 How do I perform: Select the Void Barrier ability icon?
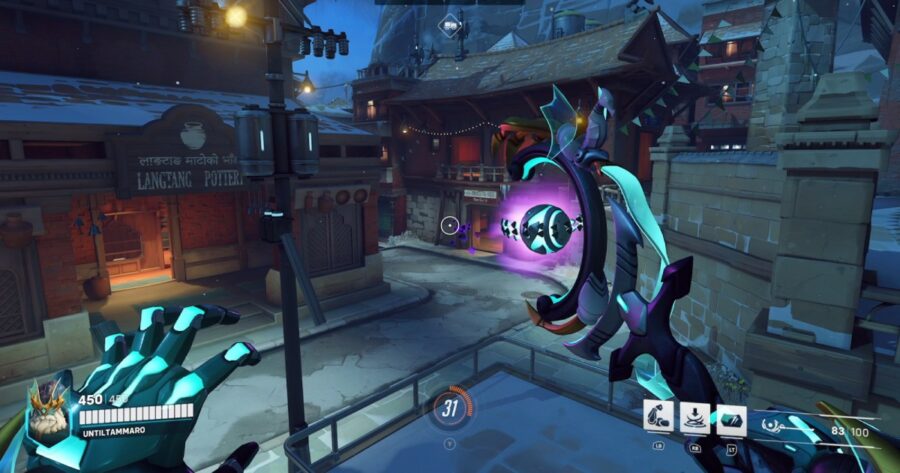[x=731, y=417]
